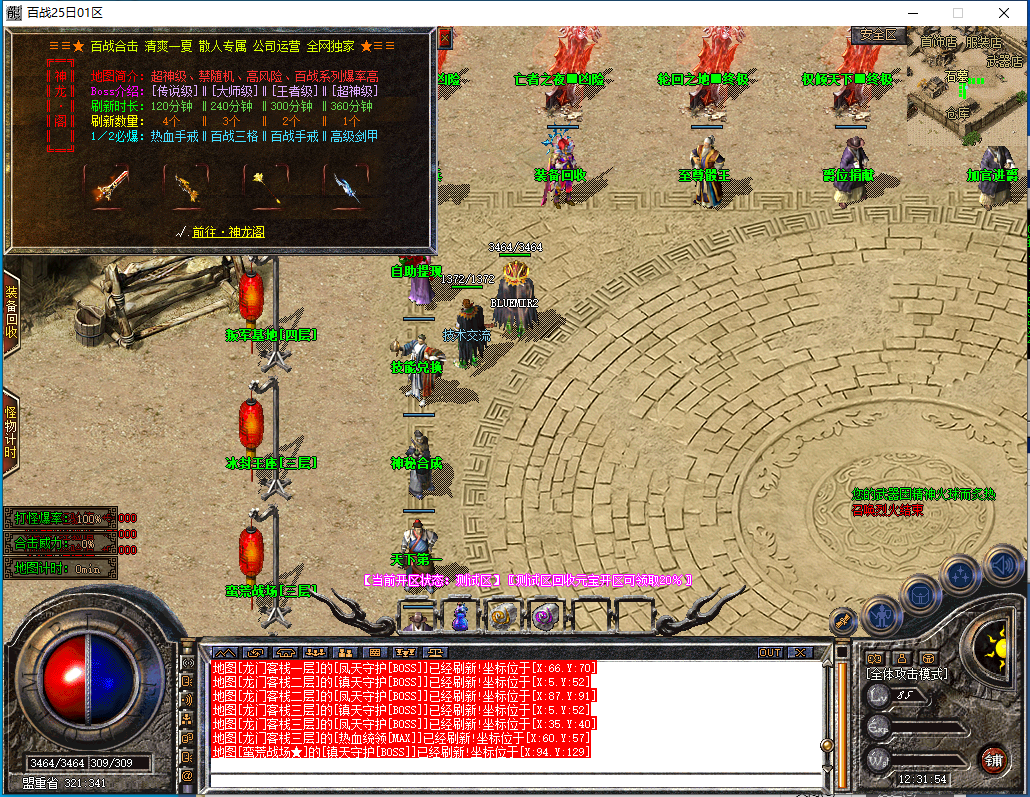Screen dimensions: 1030x797
Task: Close the 神龙阁 info panel
Action: point(444,38)
